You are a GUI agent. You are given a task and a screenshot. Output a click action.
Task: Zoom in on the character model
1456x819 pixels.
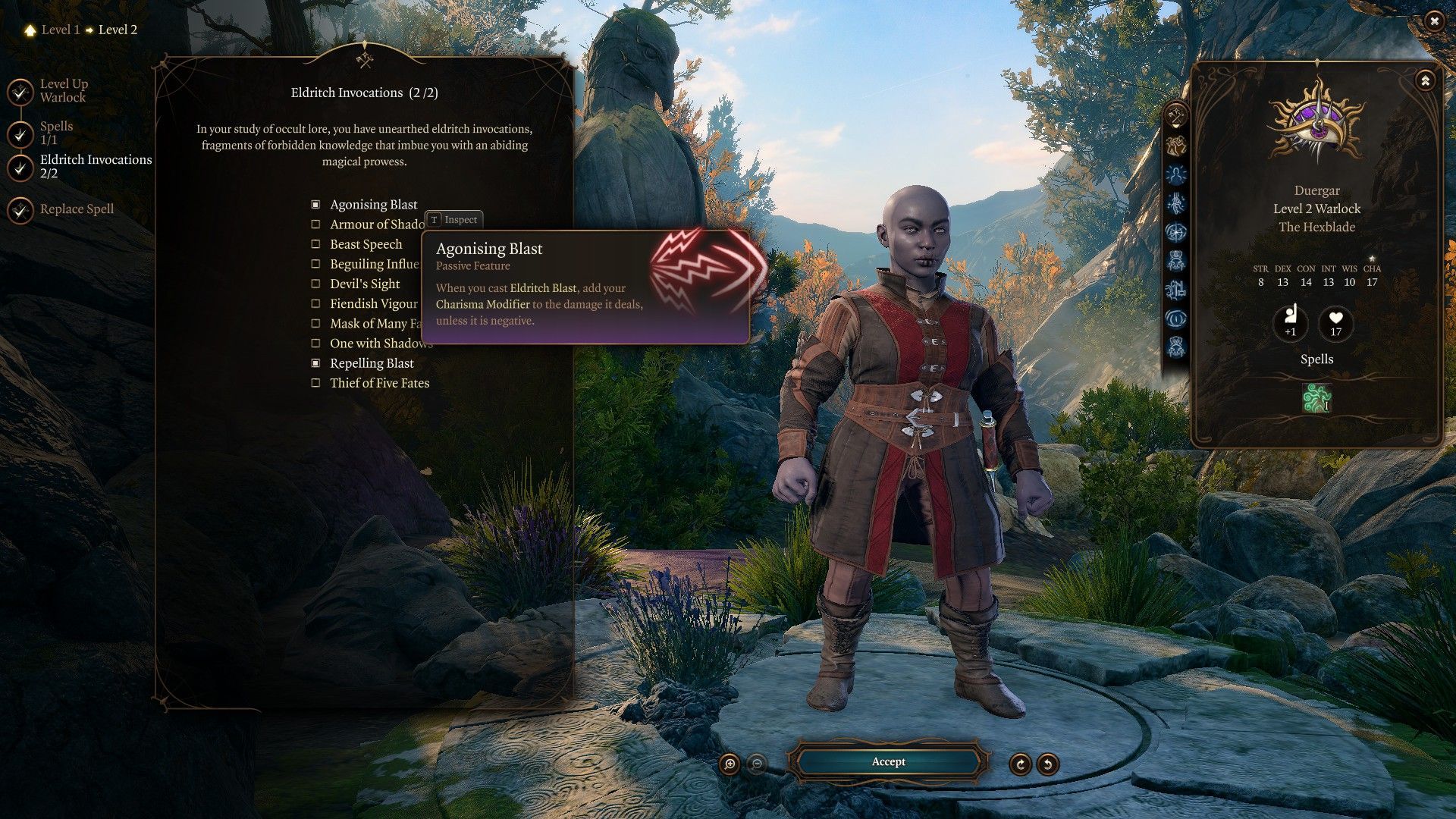730,764
